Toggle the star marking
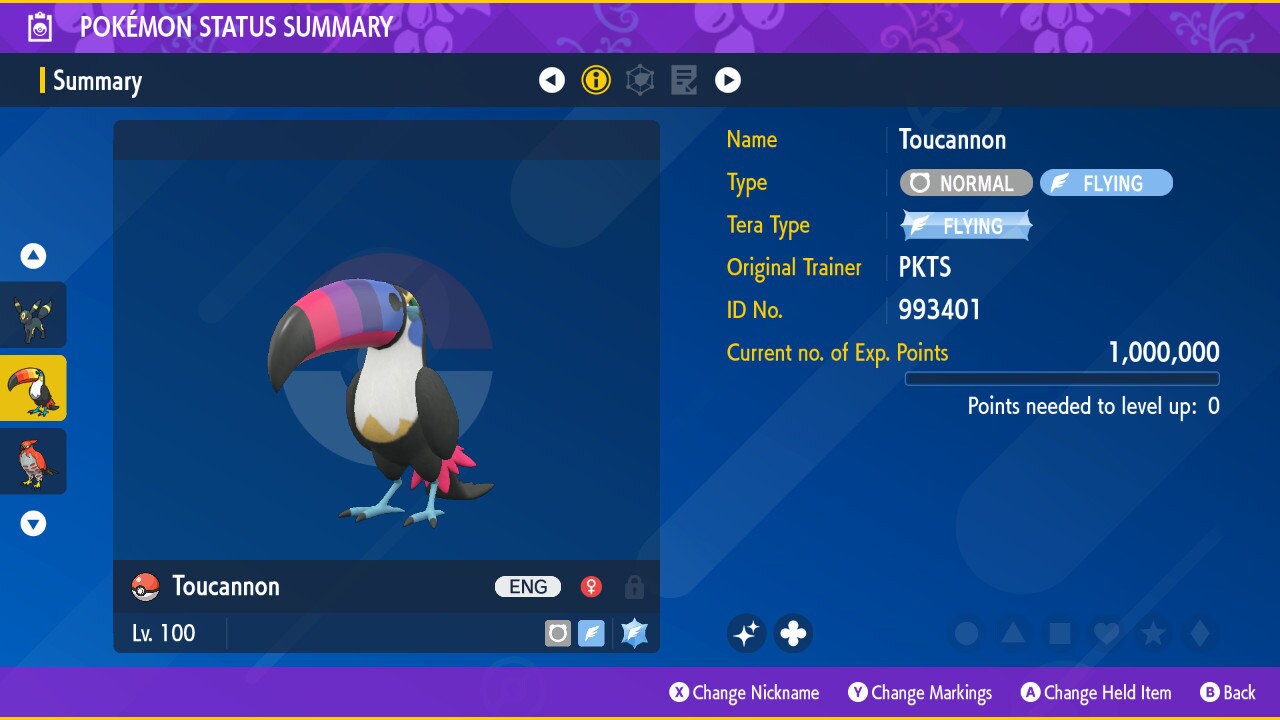1280x720 pixels. coord(1153,633)
